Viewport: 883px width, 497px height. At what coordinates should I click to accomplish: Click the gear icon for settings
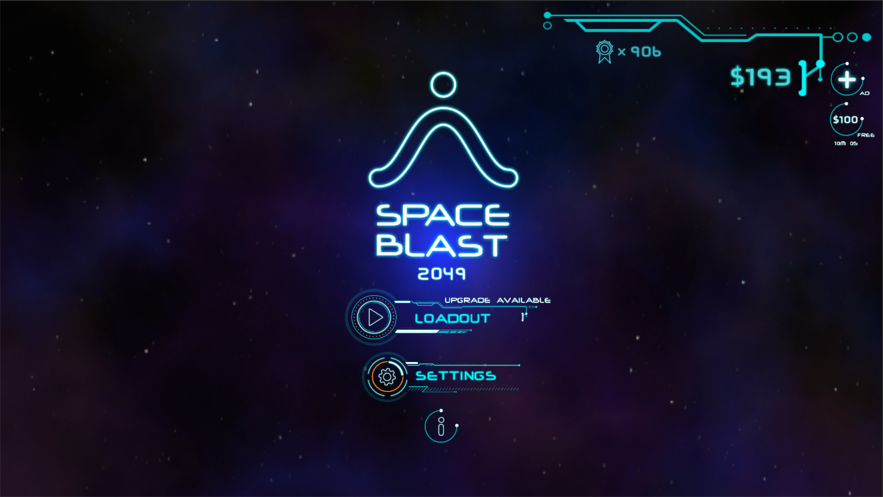coord(386,377)
